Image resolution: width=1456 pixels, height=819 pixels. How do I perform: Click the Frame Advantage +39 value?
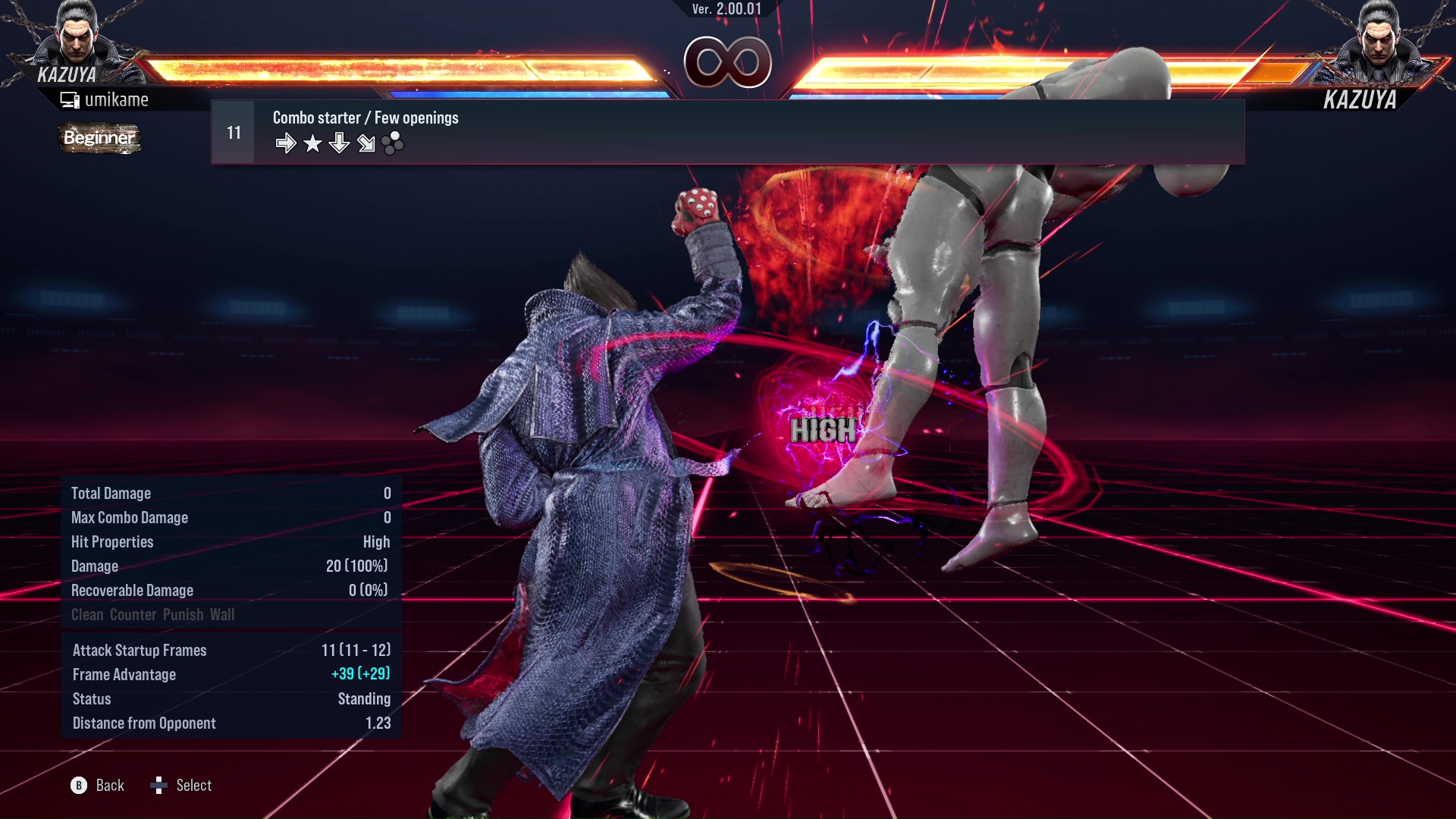point(361,674)
